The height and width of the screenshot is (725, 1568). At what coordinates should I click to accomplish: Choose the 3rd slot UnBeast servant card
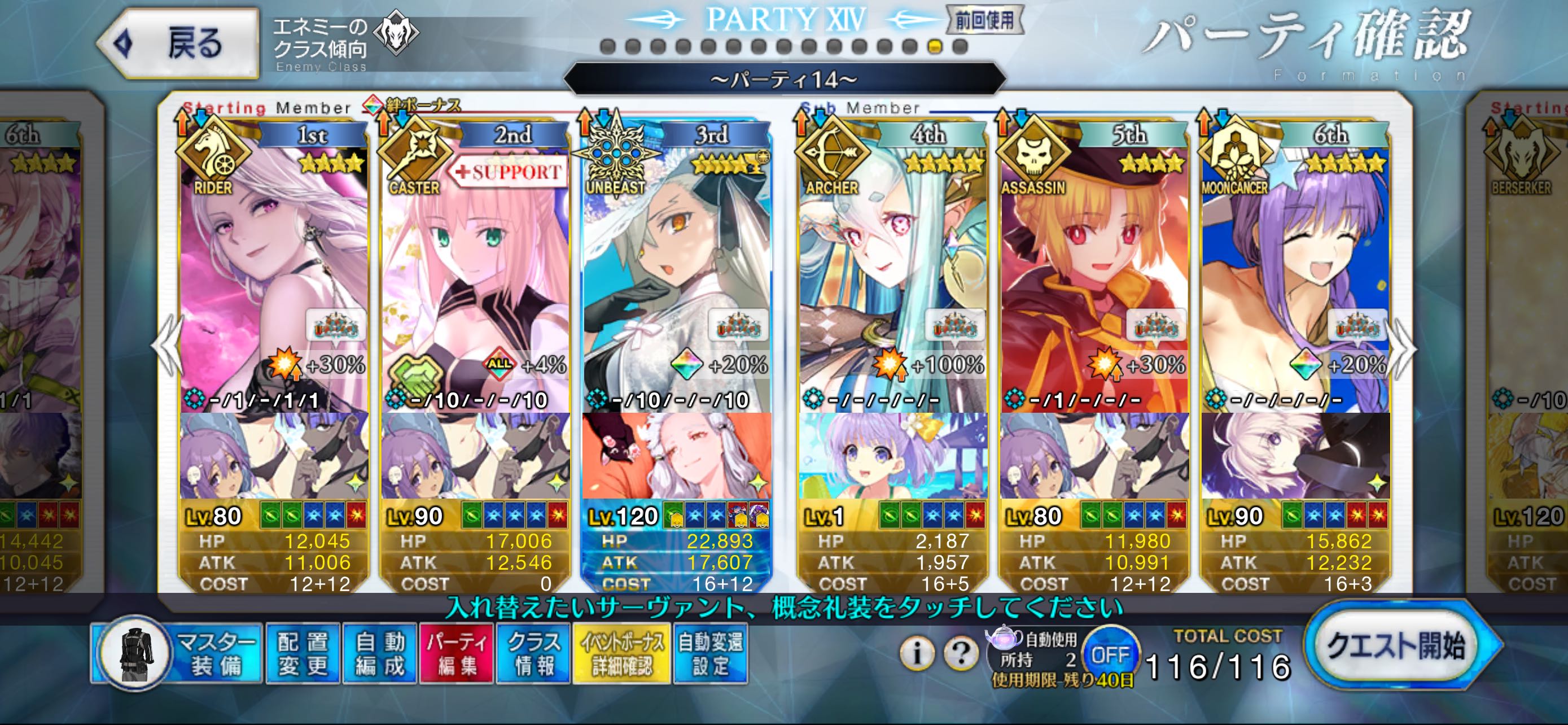pyautogui.click(x=676, y=274)
